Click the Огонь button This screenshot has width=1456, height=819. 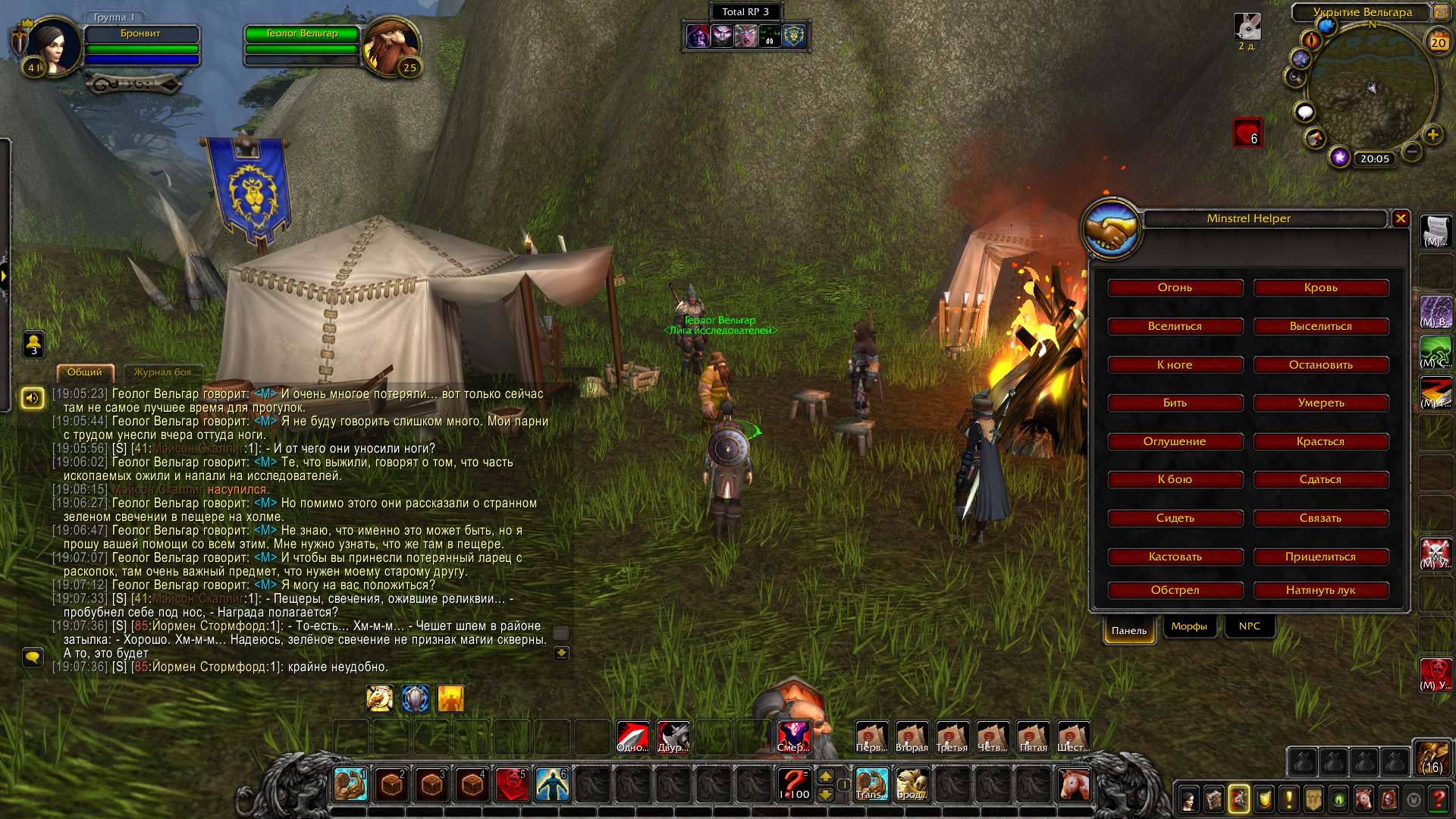click(1175, 288)
